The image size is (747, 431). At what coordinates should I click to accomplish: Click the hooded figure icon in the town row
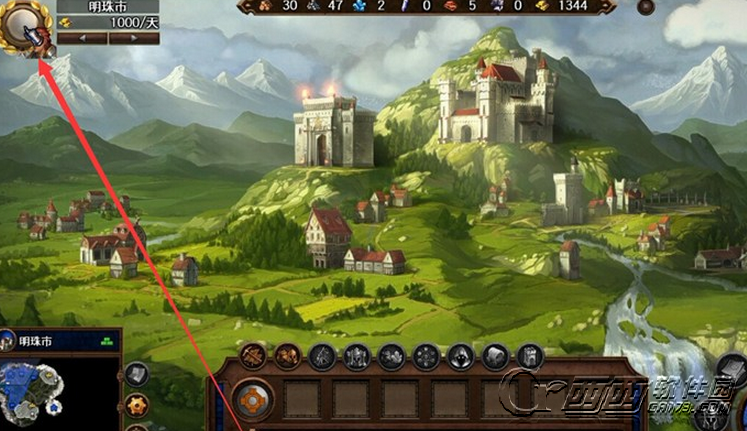point(461,356)
